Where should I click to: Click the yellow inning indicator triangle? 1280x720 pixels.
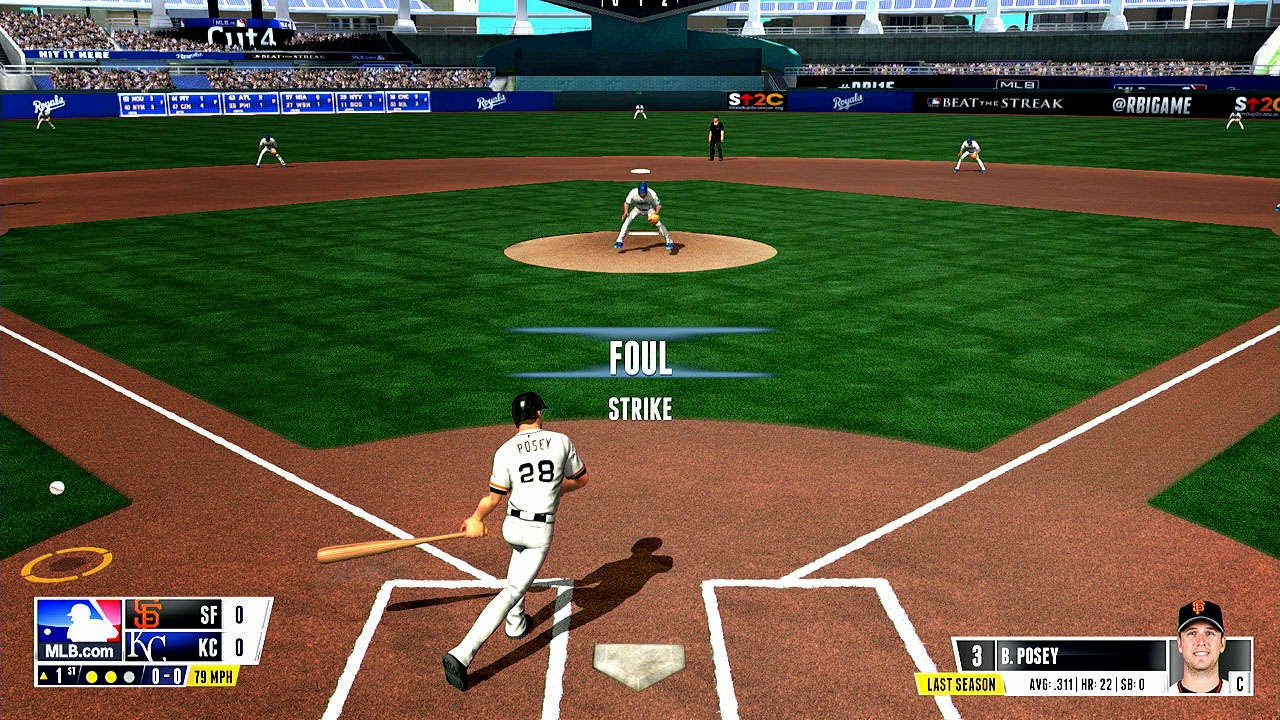tap(43, 678)
